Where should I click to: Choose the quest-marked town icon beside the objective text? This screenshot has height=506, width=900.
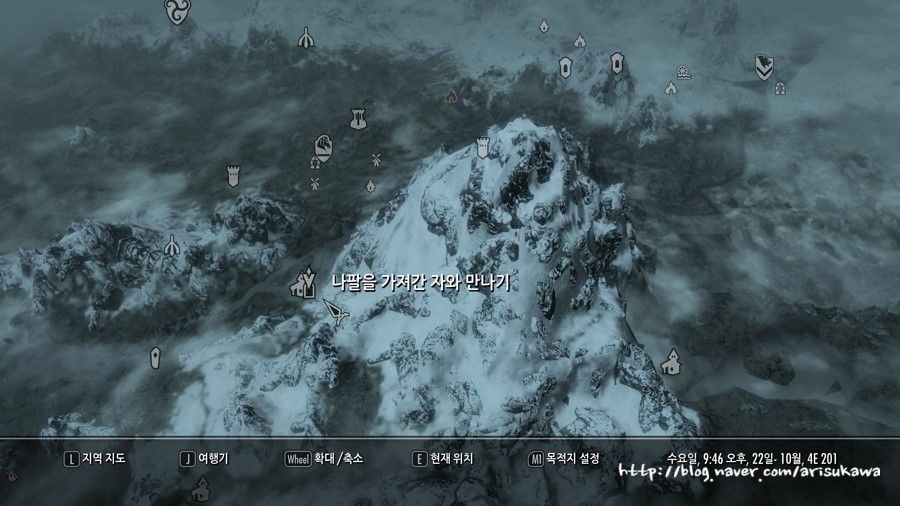[302, 284]
